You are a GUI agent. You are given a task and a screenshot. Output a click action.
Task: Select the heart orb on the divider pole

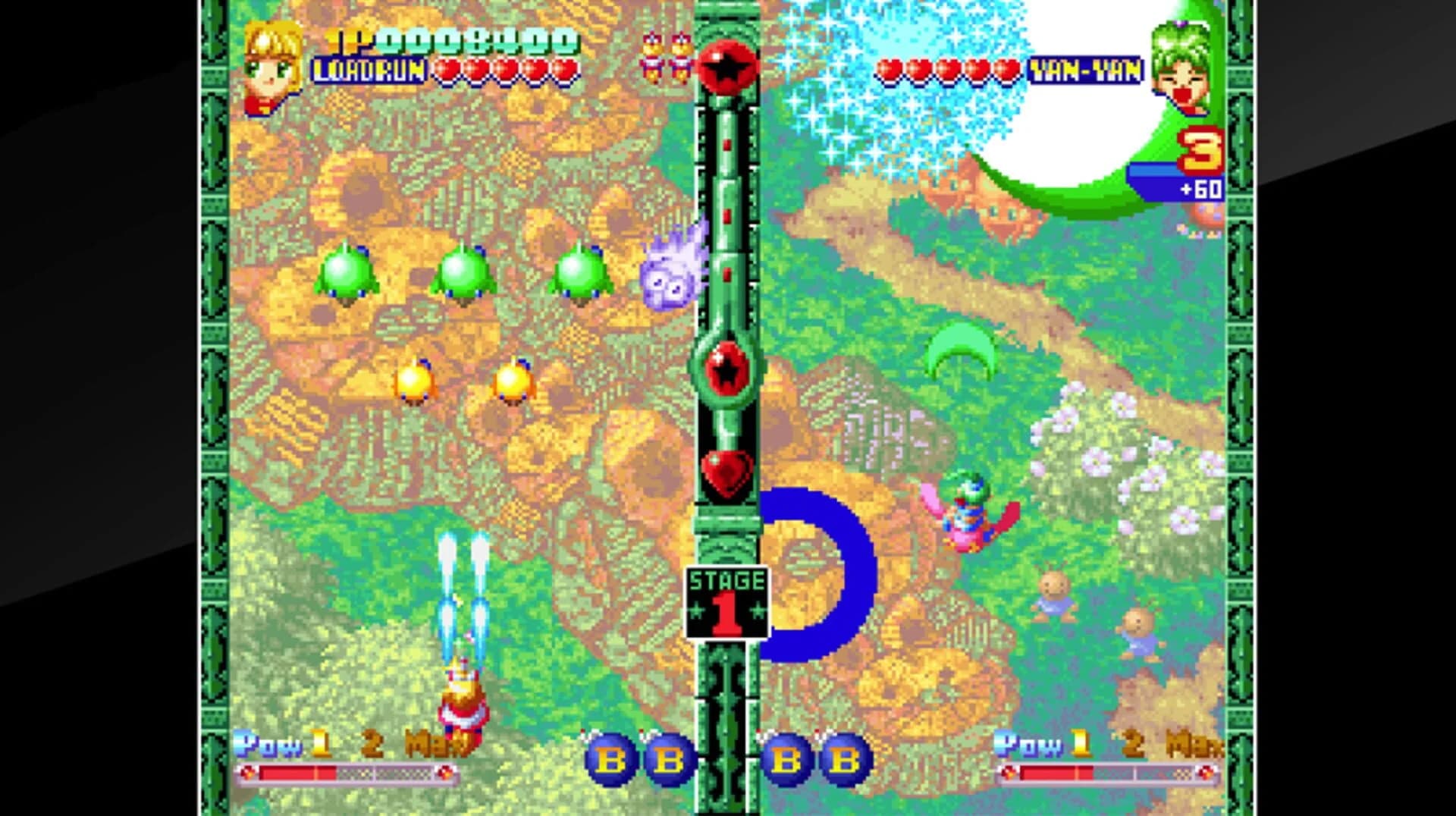point(726,476)
